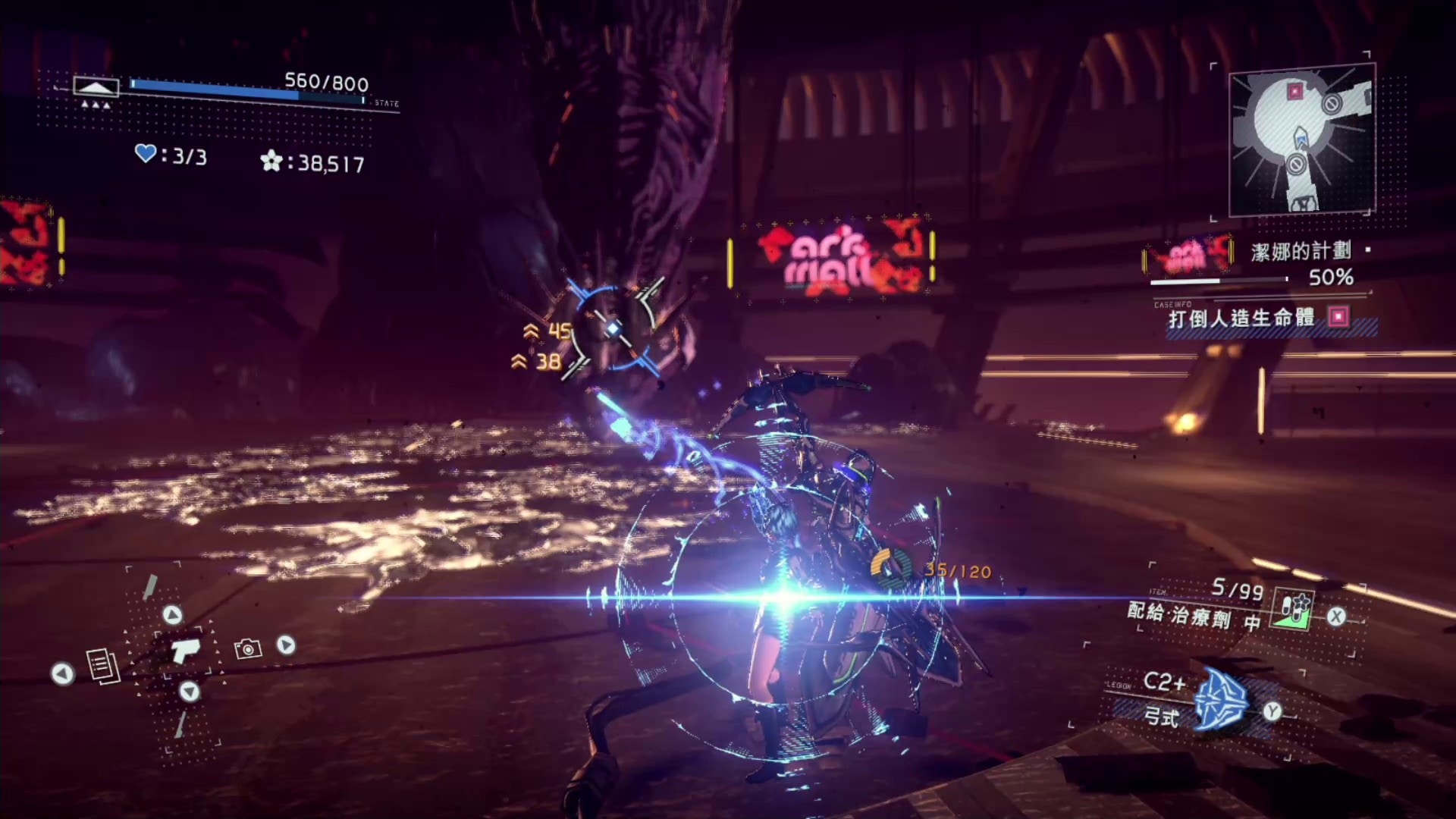
Task: Select the healing medicine item slot
Action: point(1294,609)
